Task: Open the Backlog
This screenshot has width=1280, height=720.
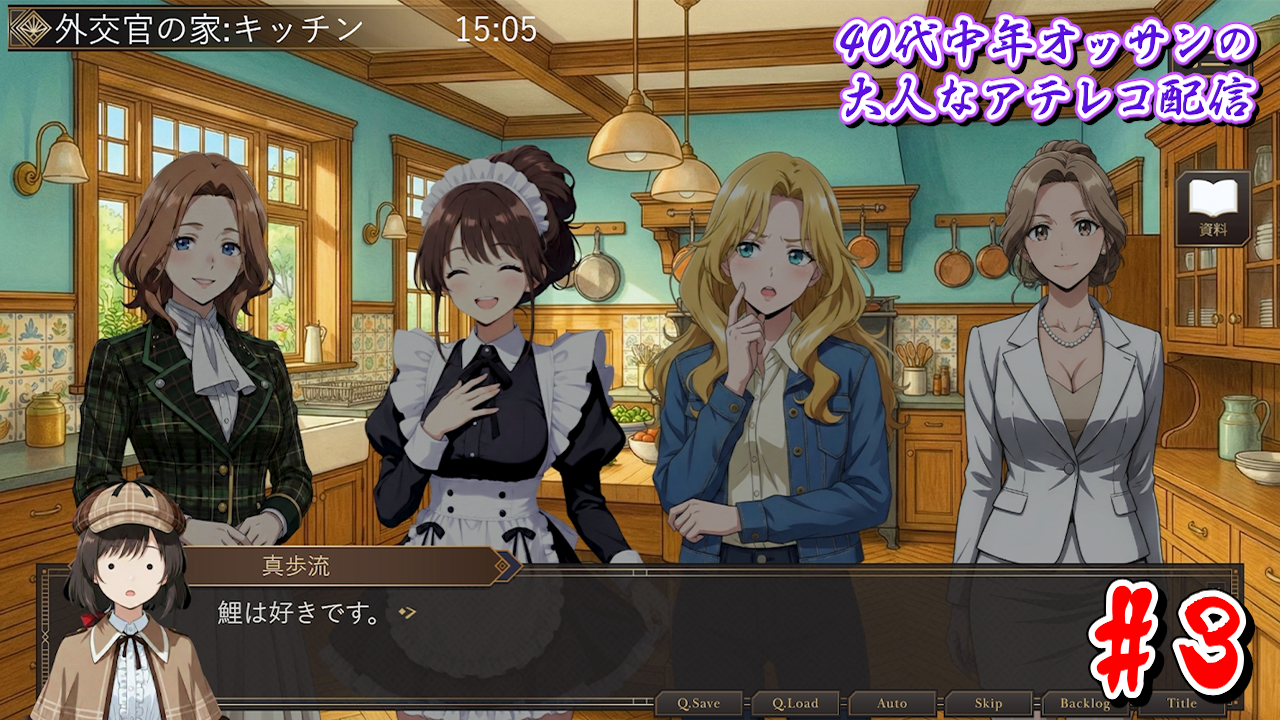Action: pos(1085,703)
